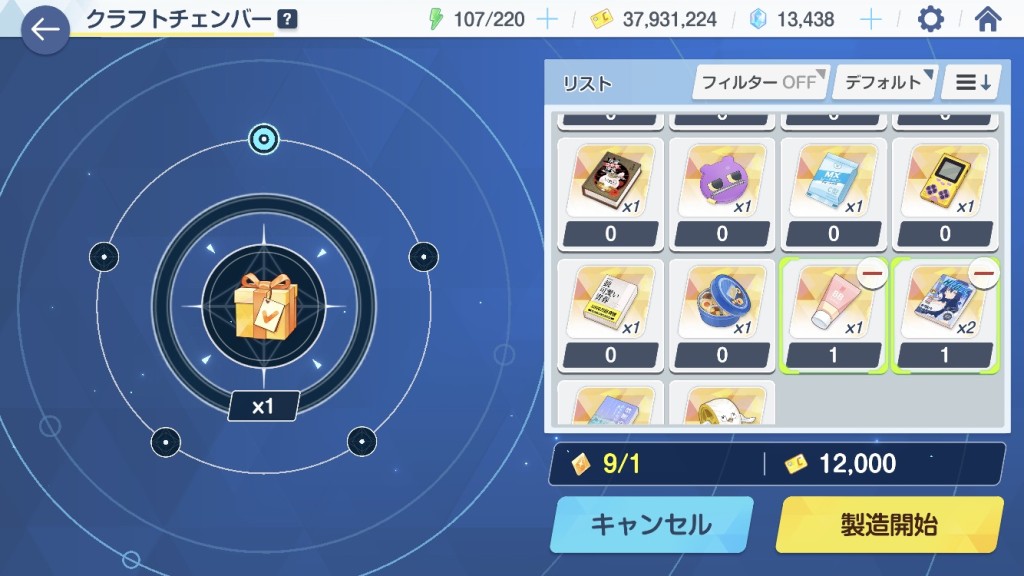This screenshot has width=1024, height=576.
Task: Remove one pink tube item
Action: [873, 274]
